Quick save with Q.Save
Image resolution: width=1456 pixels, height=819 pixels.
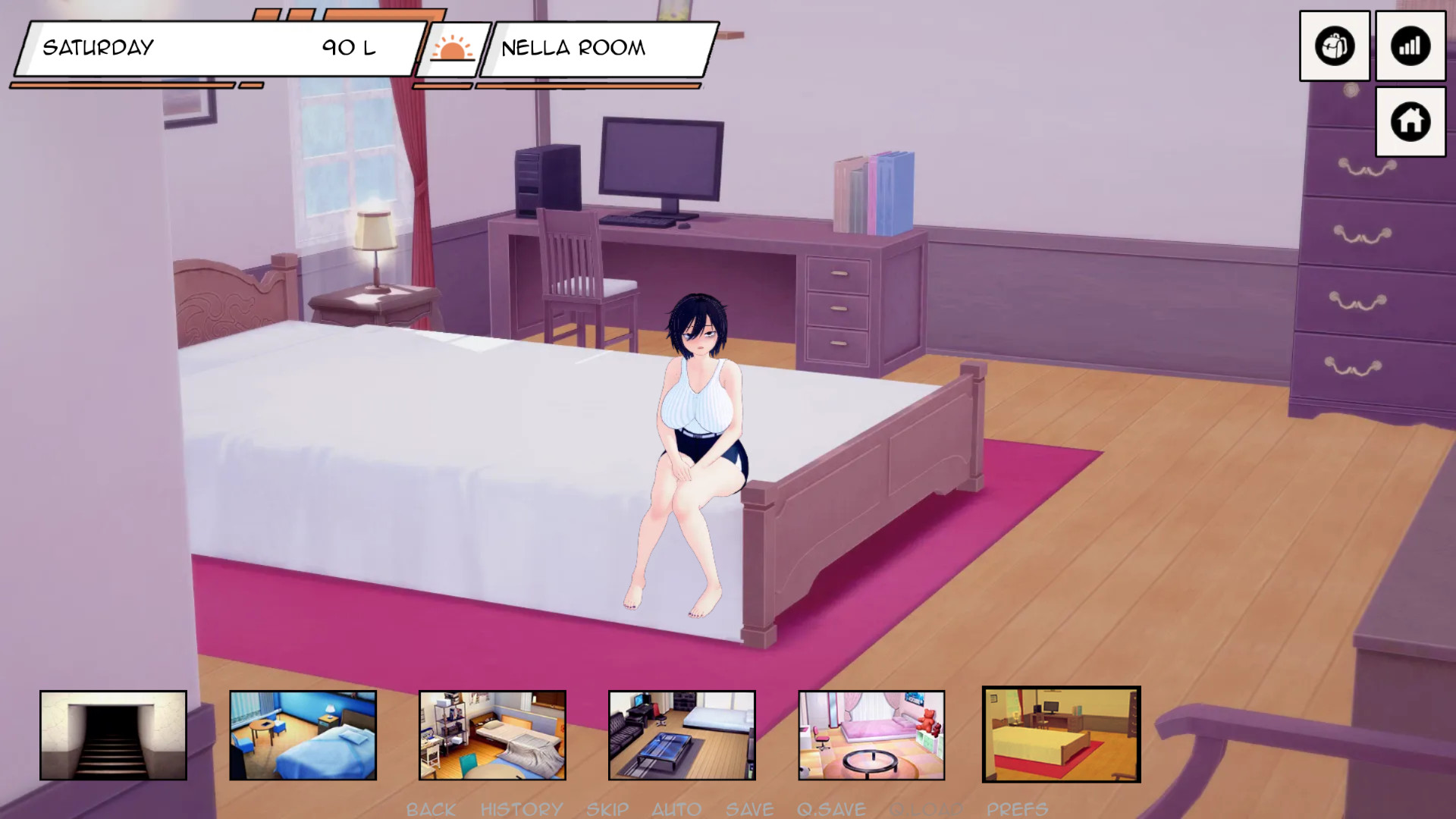[x=831, y=809]
